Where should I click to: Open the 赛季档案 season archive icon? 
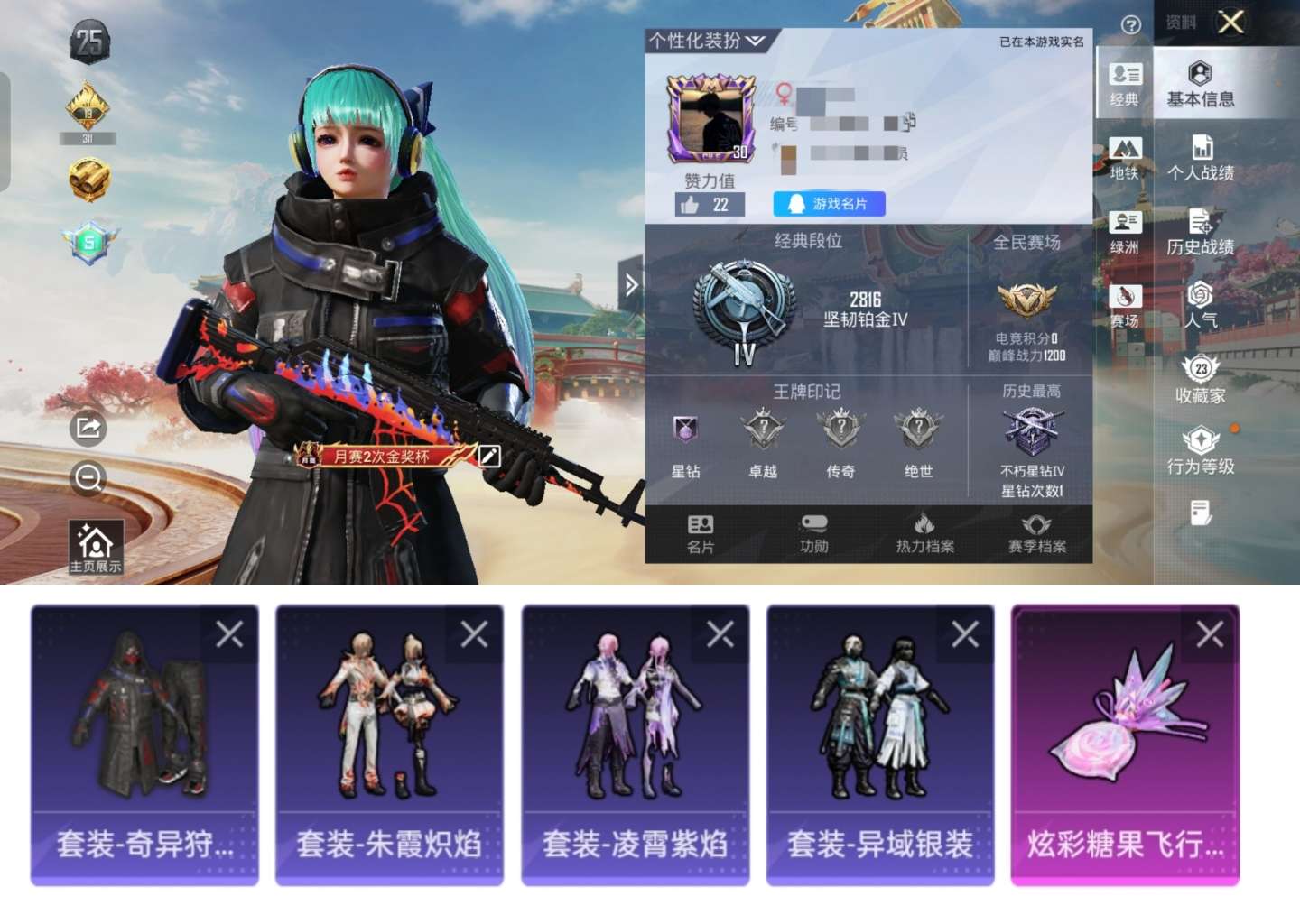click(1036, 531)
